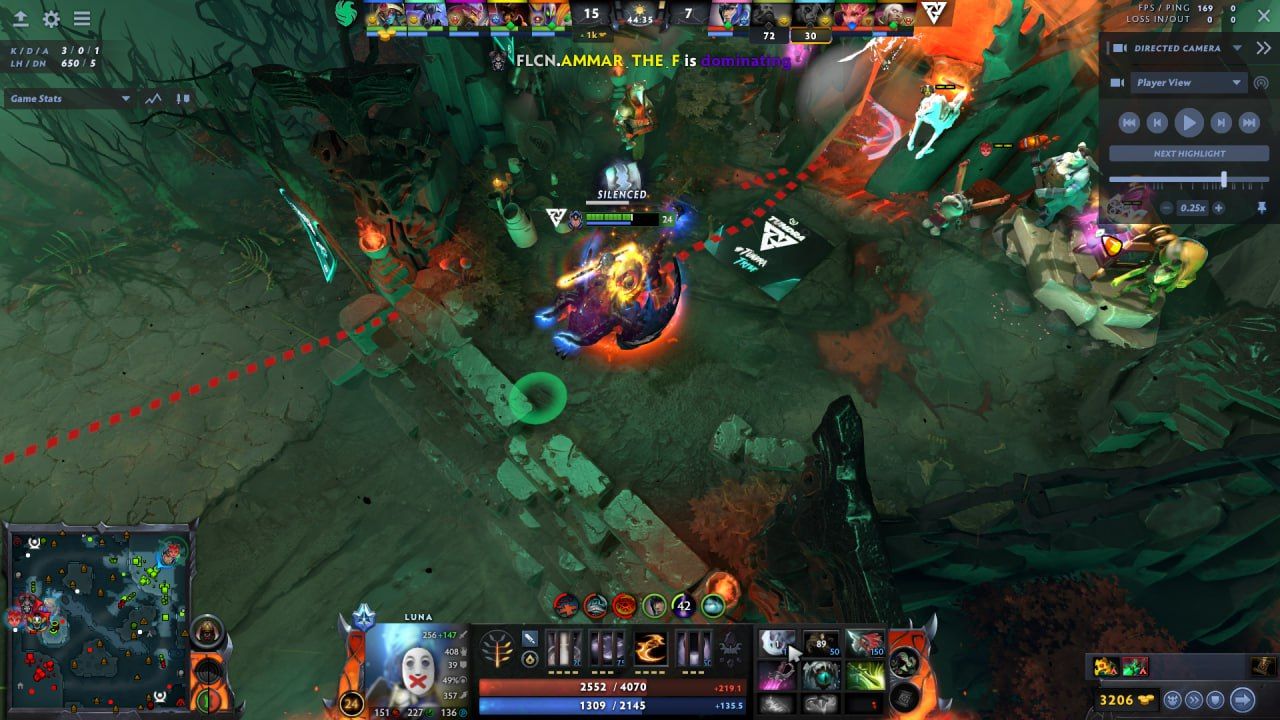This screenshot has height=720, width=1280.
Task: Select Luna's Eclipse ultimate ability
Action: click(694, 649)
